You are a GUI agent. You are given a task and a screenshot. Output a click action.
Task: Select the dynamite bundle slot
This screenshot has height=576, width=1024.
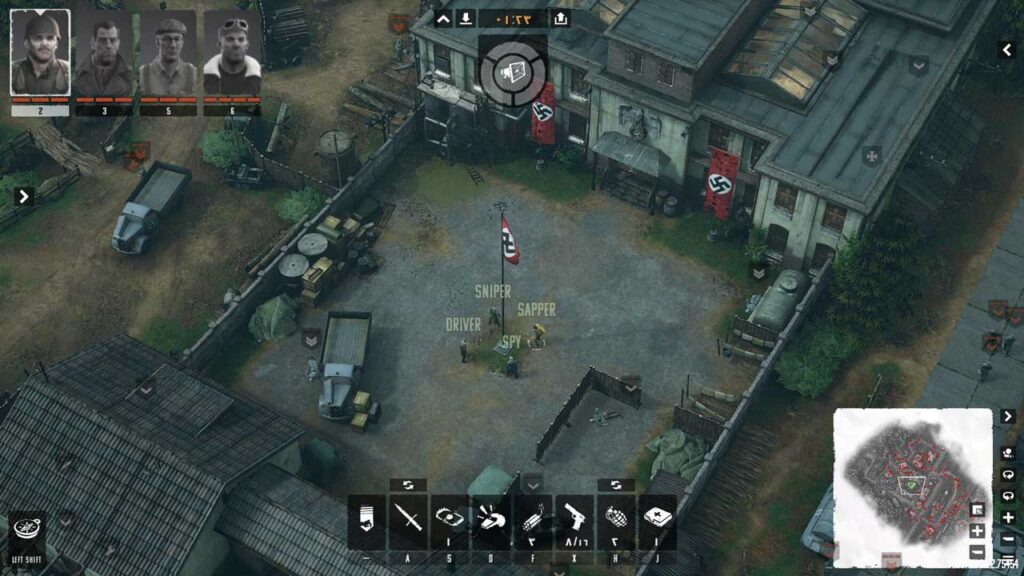point(533,520)
